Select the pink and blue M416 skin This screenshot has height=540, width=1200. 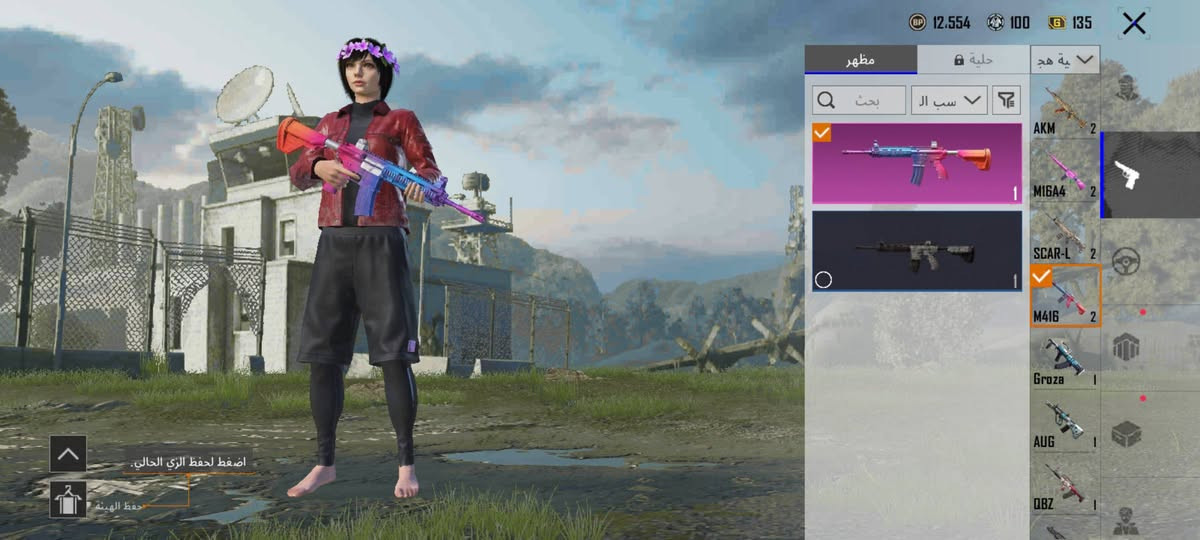pyautogui.click(x=917, y=163)
